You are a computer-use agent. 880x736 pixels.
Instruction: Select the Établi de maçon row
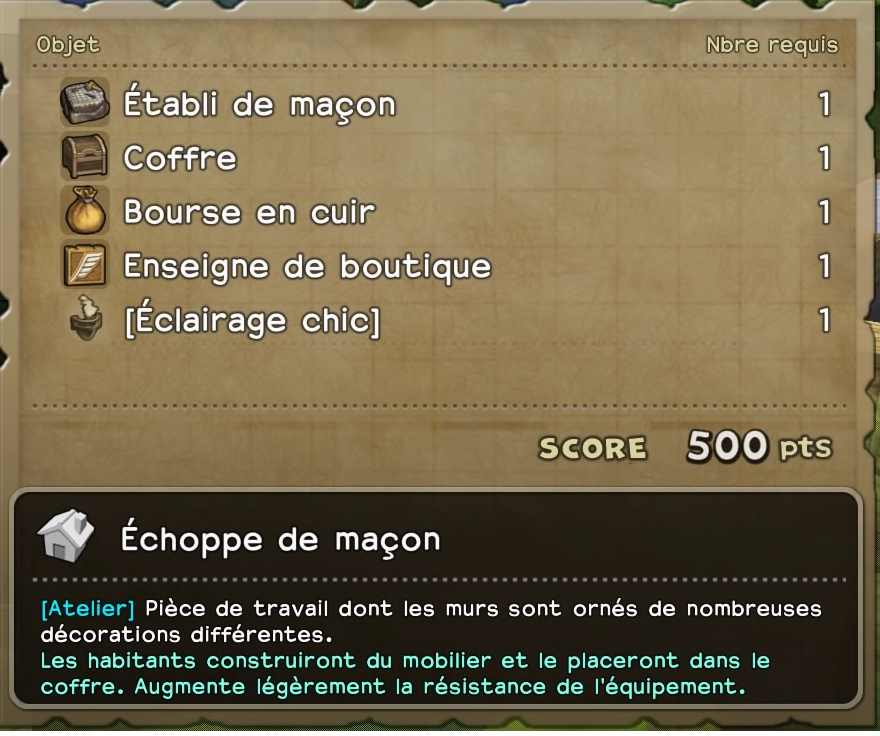259,104
